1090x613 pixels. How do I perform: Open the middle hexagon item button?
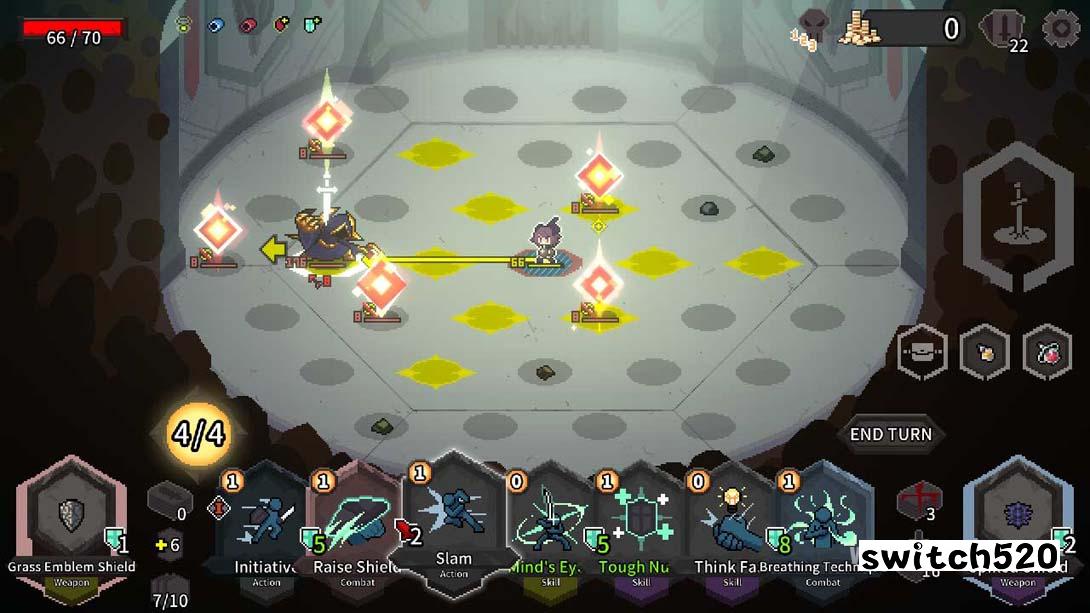point(984,352)
